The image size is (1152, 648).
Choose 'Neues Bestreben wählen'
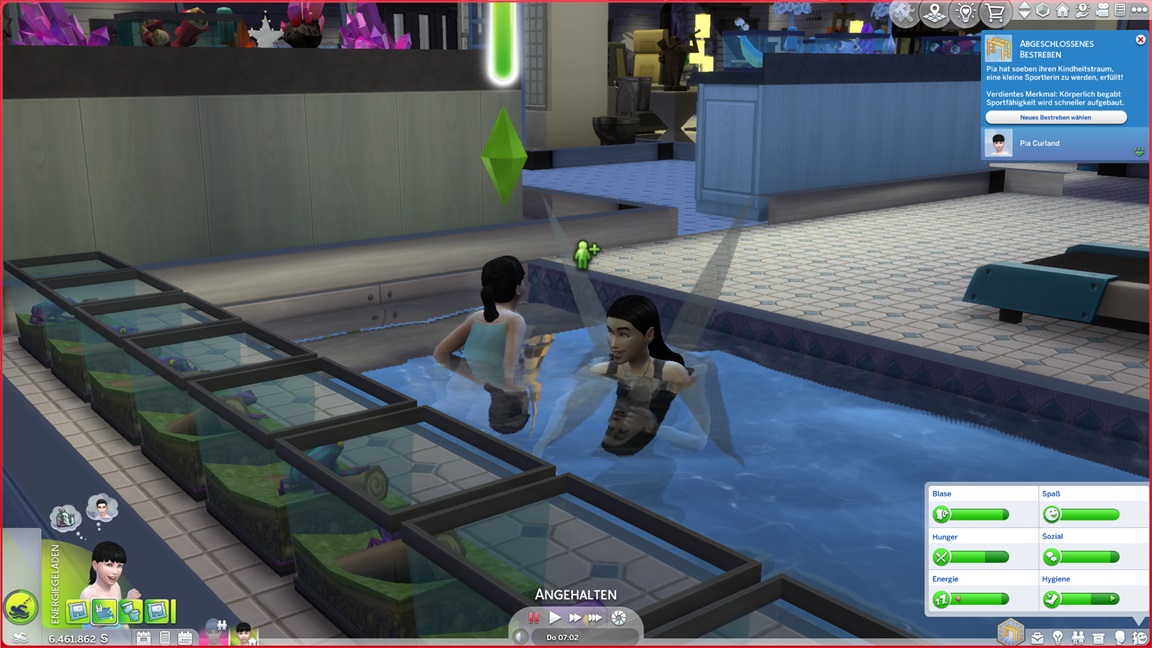click(1055, 117)
